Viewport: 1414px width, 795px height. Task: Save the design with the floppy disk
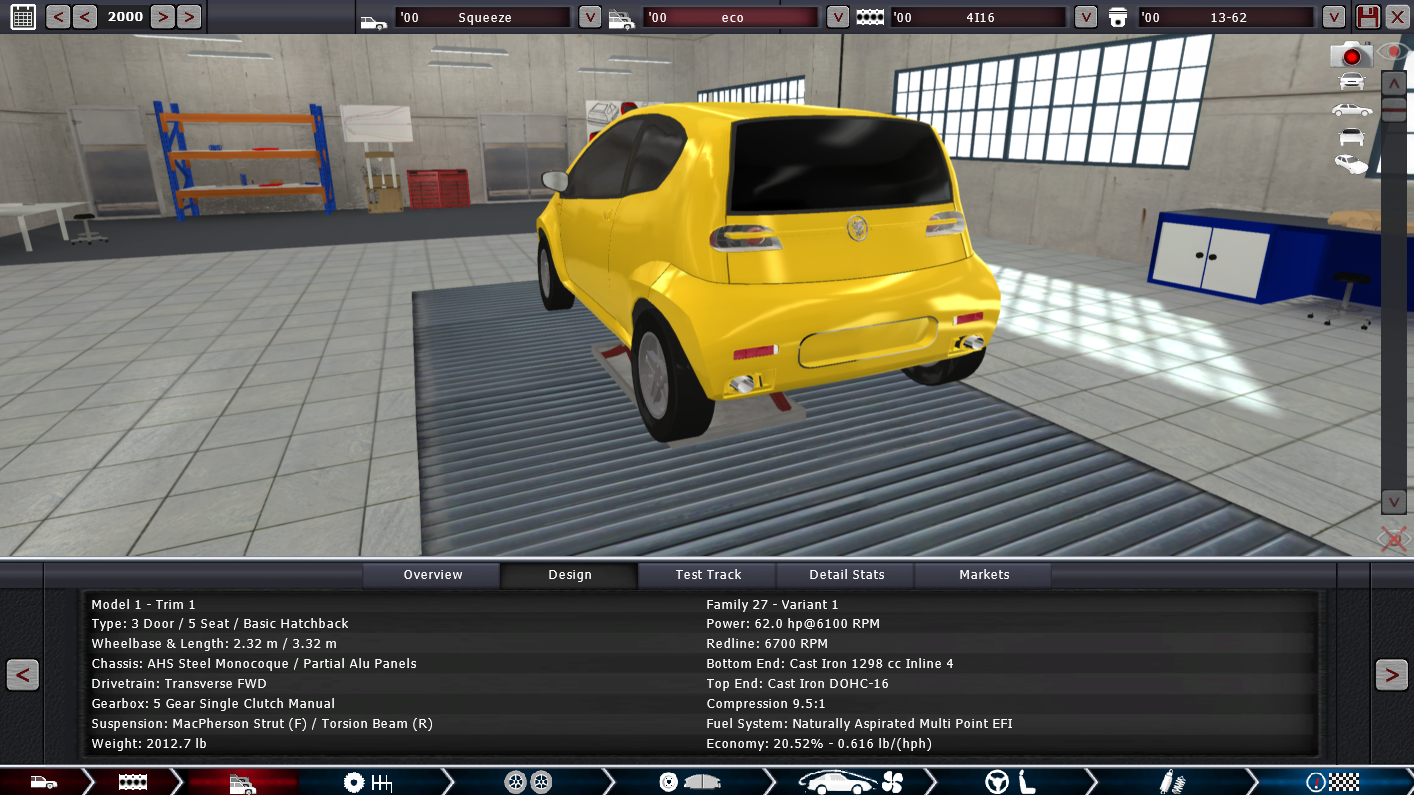[1368, 17]
